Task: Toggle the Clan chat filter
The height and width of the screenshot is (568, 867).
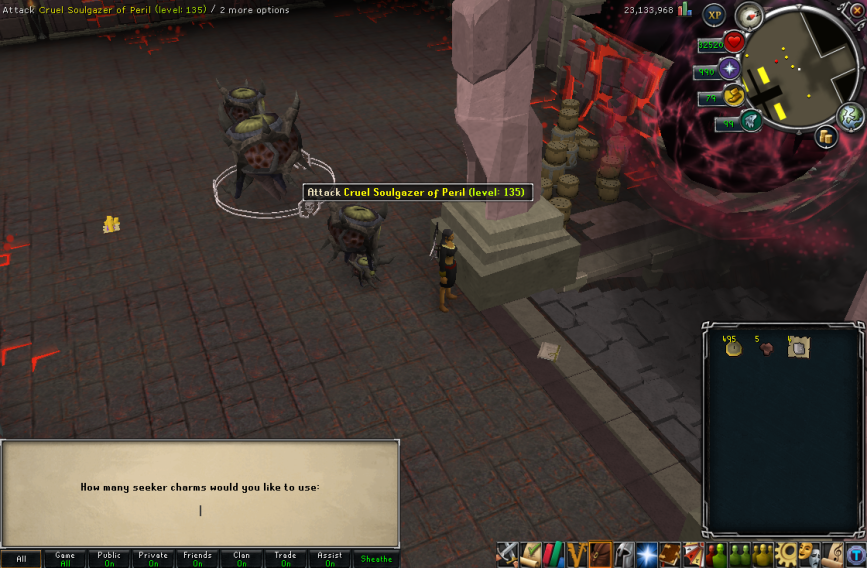Action: coord(241,559)
